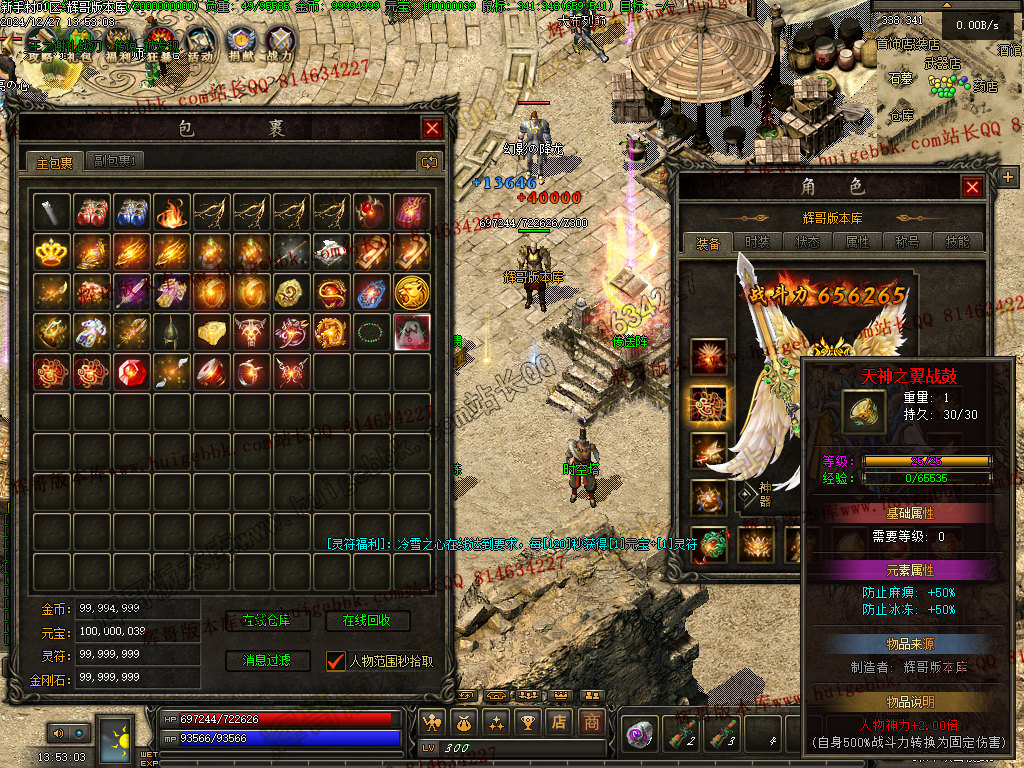Click the 消息过滤 message filter button
1024x768 pixels.
pyautogui.click(x=261, y=661)
